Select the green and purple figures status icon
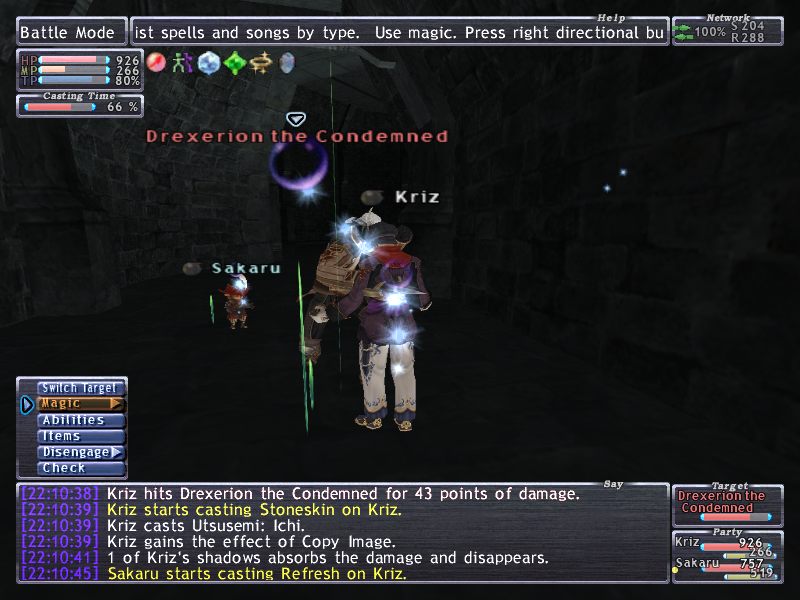 tap(183, 63)
